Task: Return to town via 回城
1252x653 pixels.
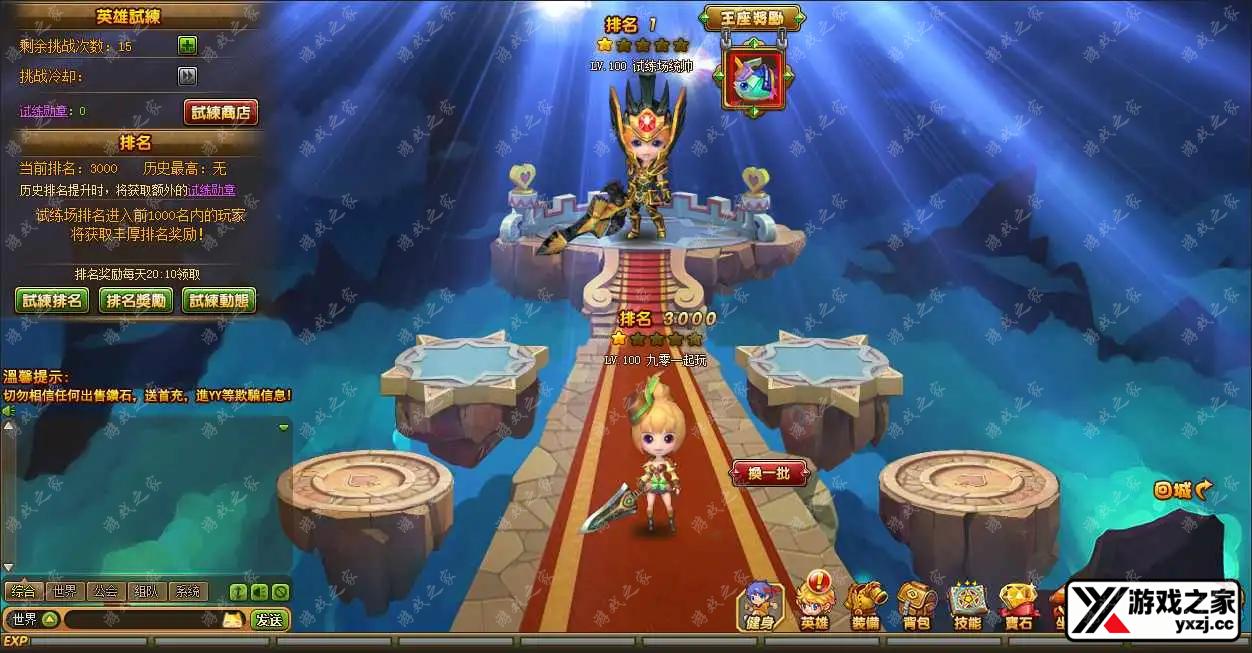Action: click(x=1182, y=490)
